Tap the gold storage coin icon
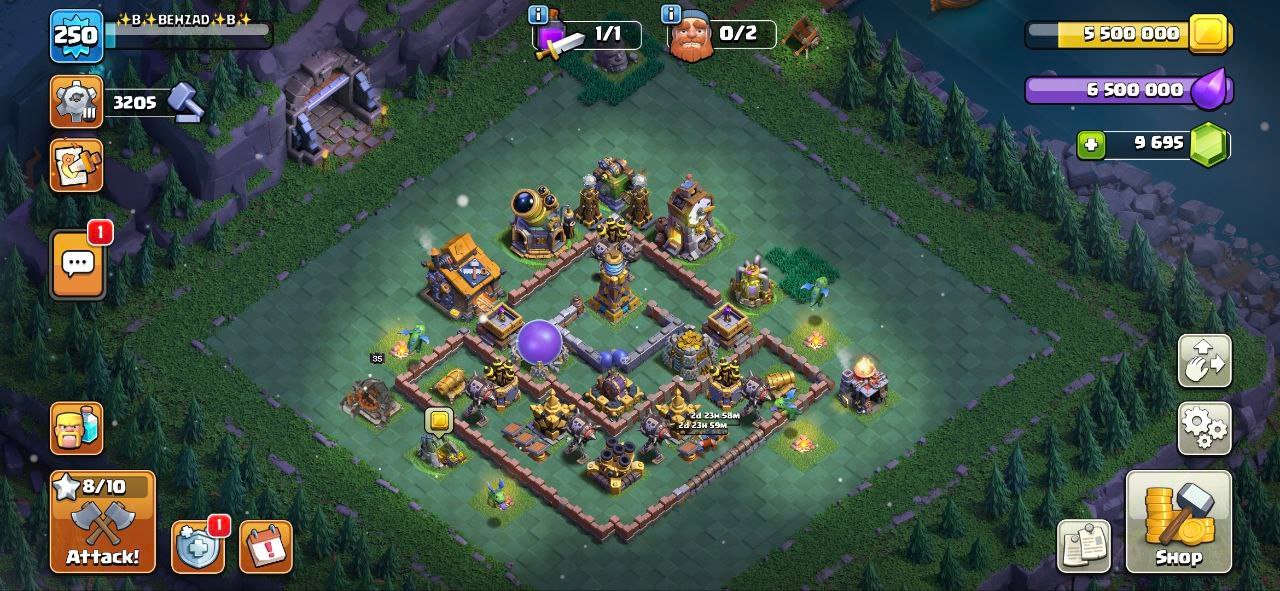 coord(1210,34)
